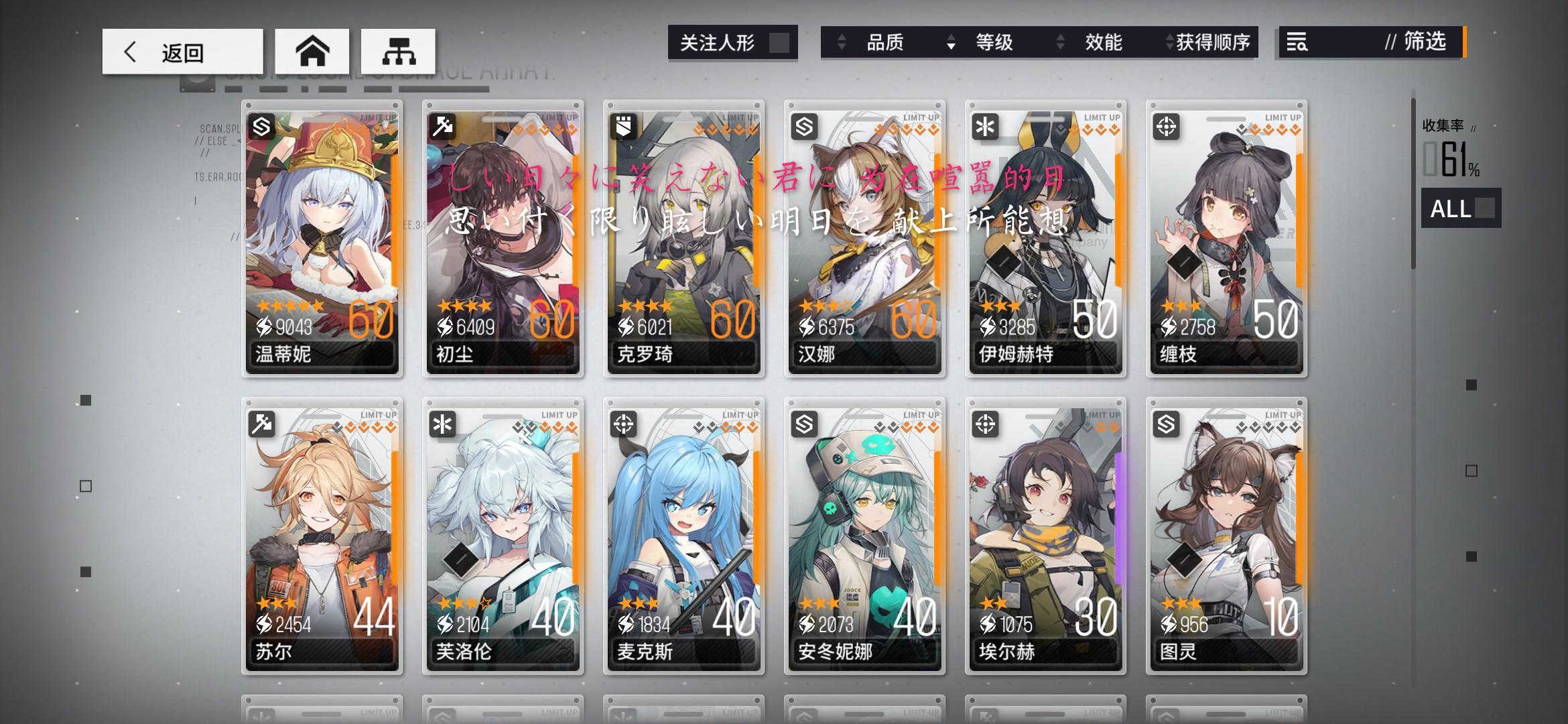The height and width of the screenshot is (724, 1568).
Task: Click the guard class icon on 温蒂妮's card
Action: [x=261, y=125]
